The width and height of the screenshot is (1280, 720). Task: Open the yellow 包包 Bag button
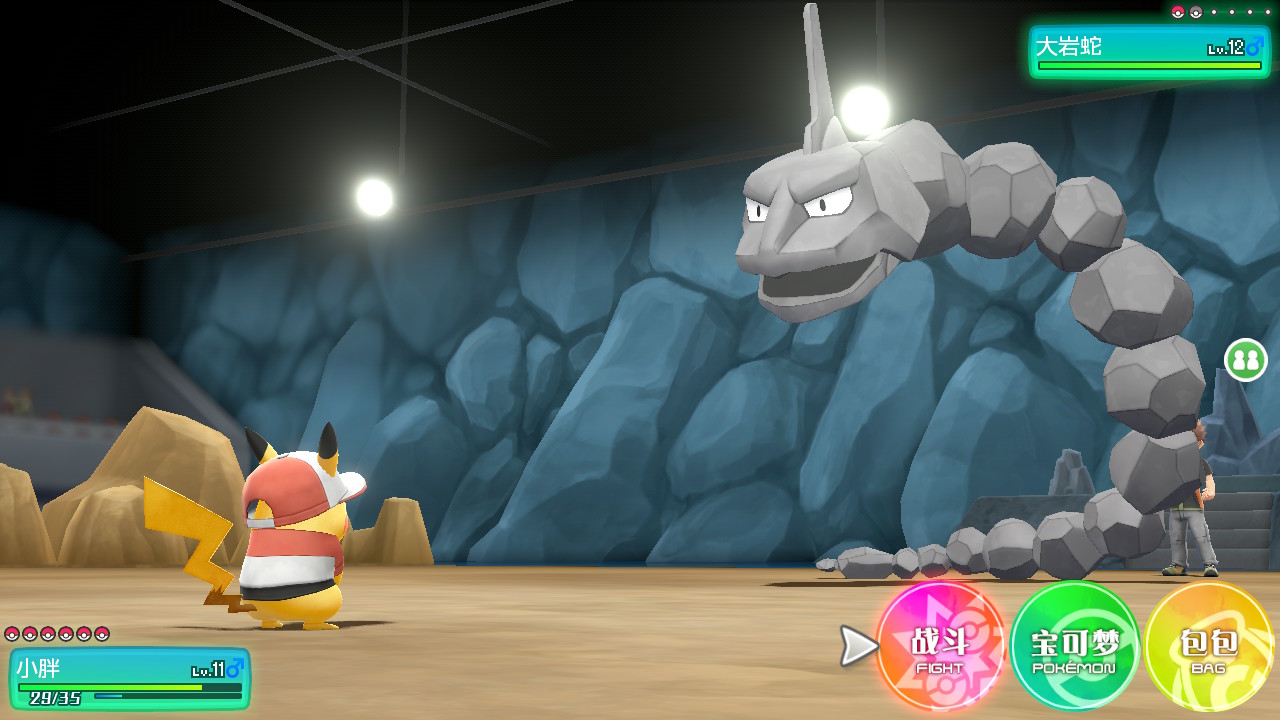pos(1208,647)
